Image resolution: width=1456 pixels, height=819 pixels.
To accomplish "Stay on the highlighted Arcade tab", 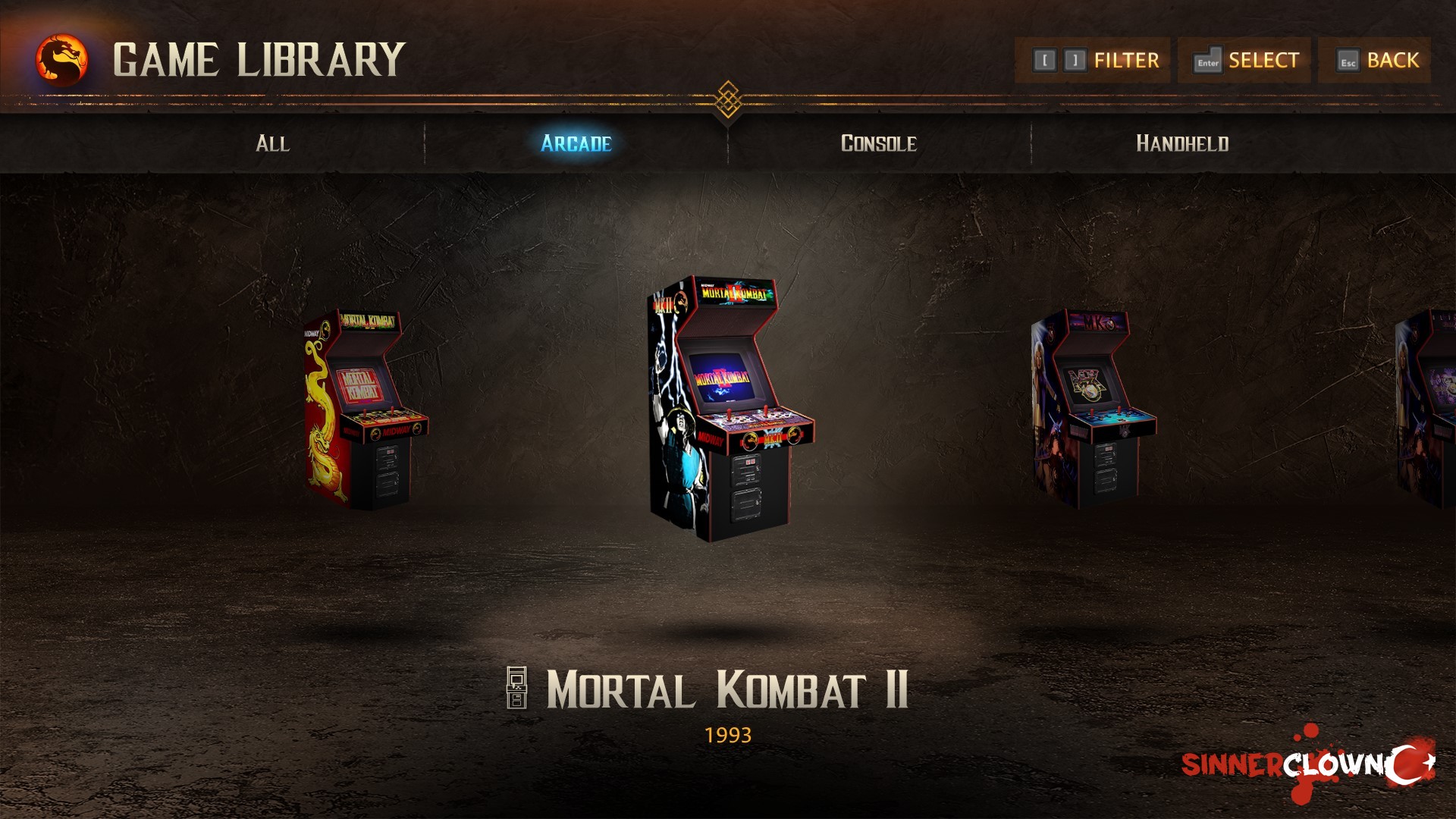I will [574, 144].
